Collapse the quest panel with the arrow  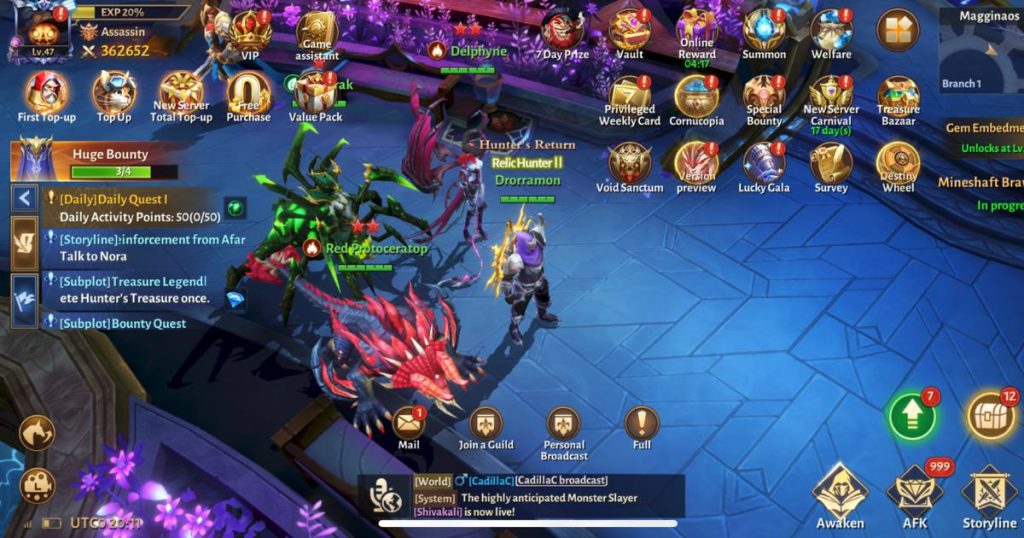pos(24,198)
